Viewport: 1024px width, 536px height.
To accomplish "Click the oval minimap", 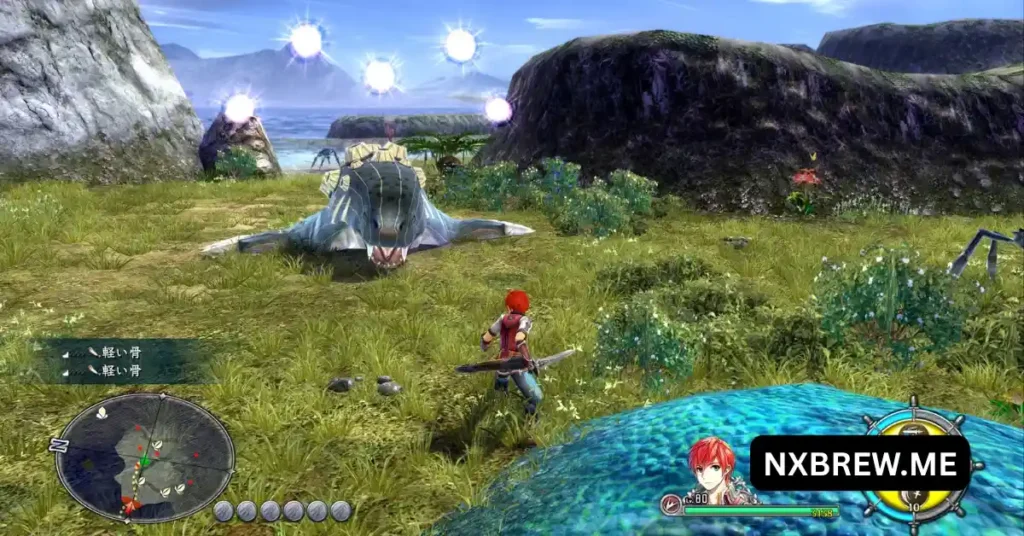I will pos(145,457).
